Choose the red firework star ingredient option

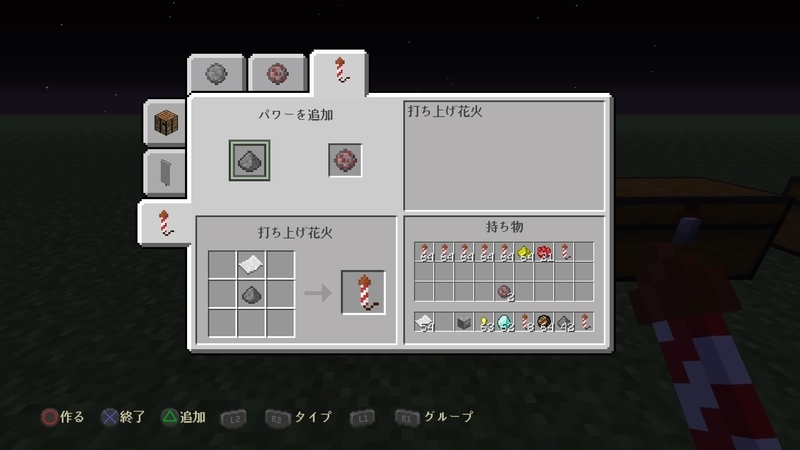coord(345,160)
